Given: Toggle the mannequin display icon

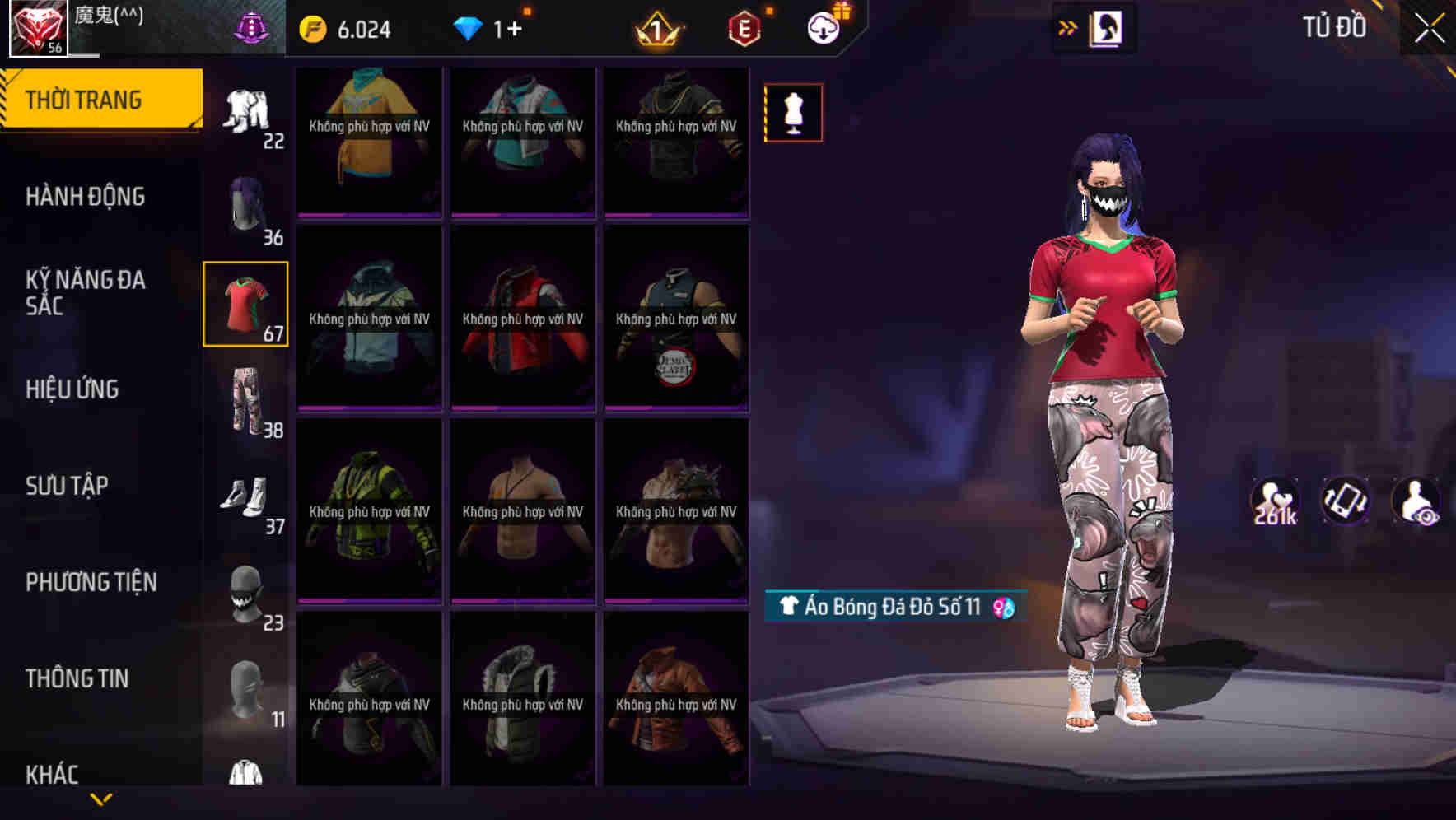Looking at the screenshot, I should pyautogui.click(x=793, y=113).
